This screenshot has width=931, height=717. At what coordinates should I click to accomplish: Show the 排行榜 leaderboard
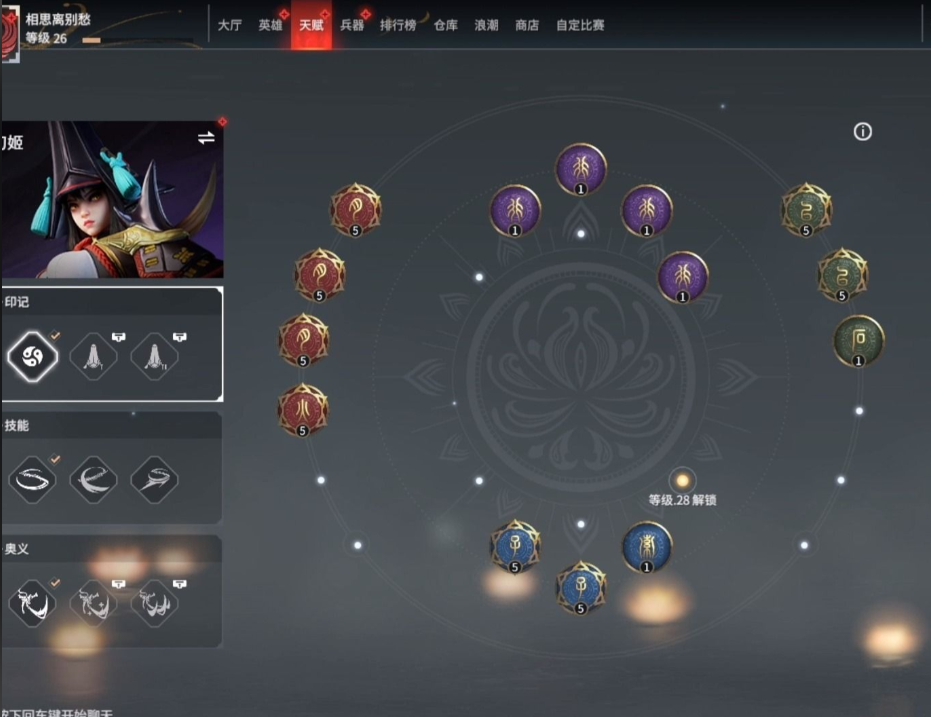(x=398, y=25)
